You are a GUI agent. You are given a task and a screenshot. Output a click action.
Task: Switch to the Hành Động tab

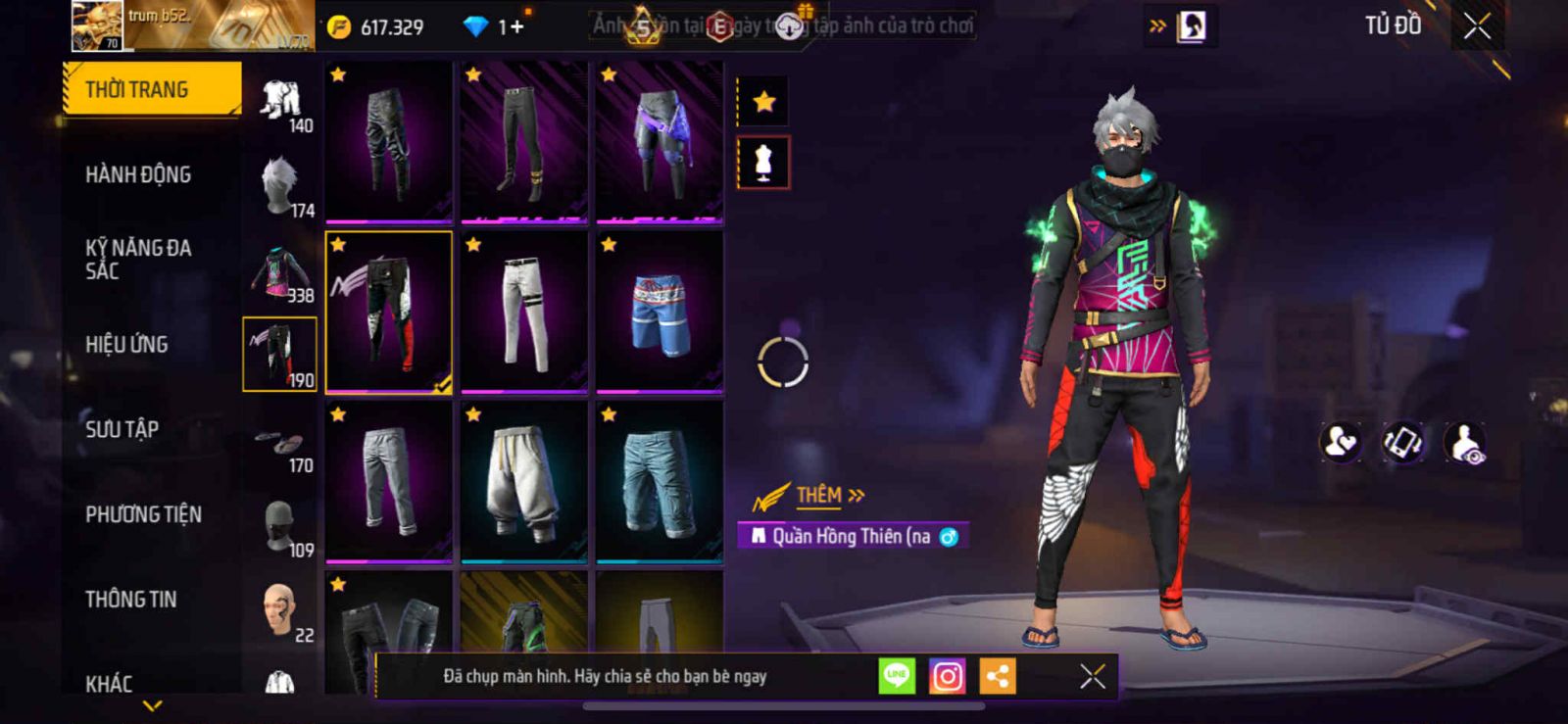coord(138,174)
